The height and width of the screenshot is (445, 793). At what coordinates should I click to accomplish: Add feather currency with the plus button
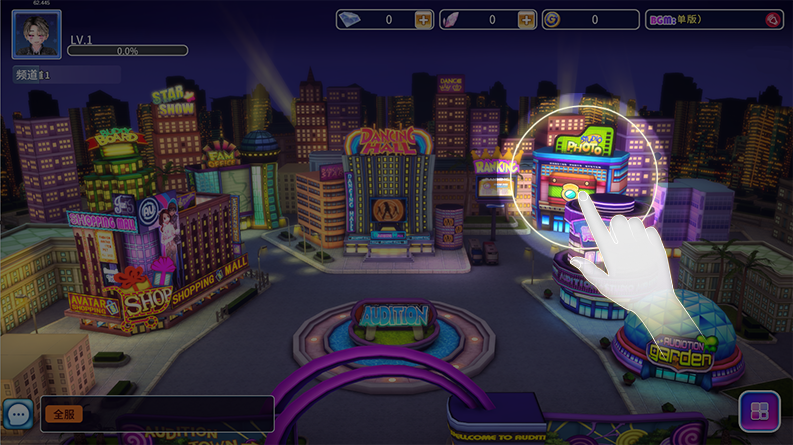pos(526,20)
